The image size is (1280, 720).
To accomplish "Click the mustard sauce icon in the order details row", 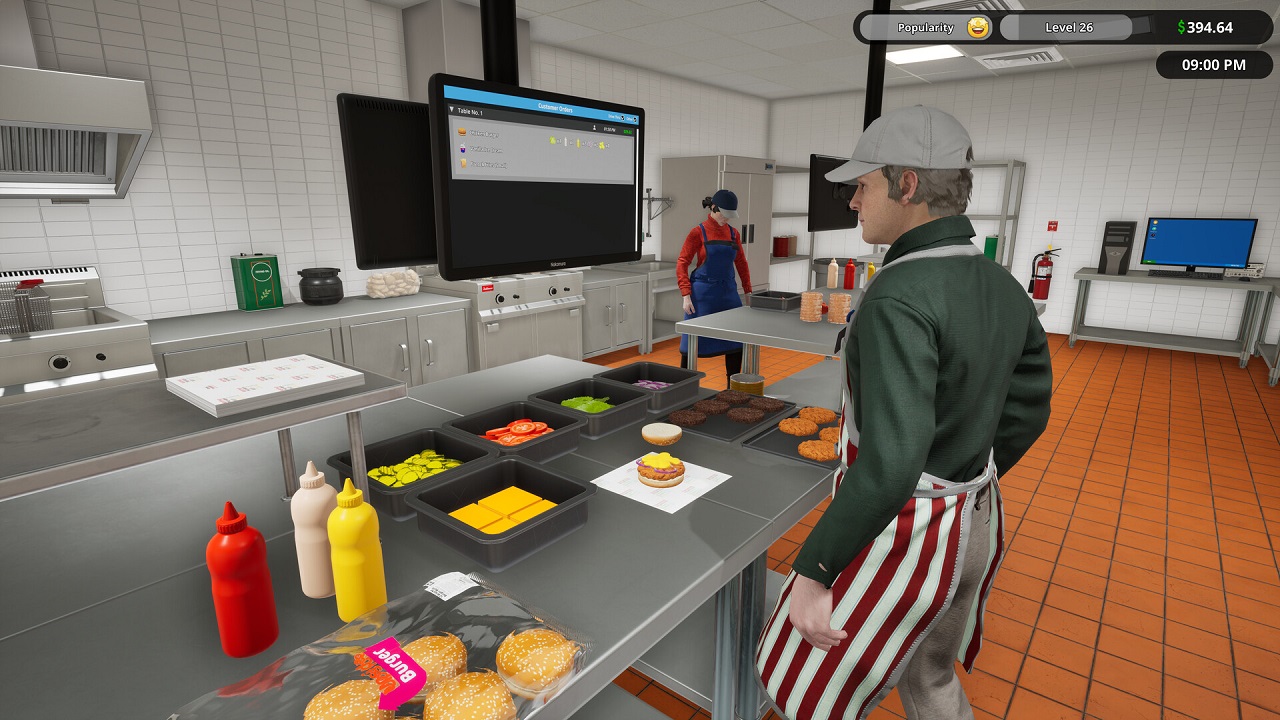I will [578, 144].
